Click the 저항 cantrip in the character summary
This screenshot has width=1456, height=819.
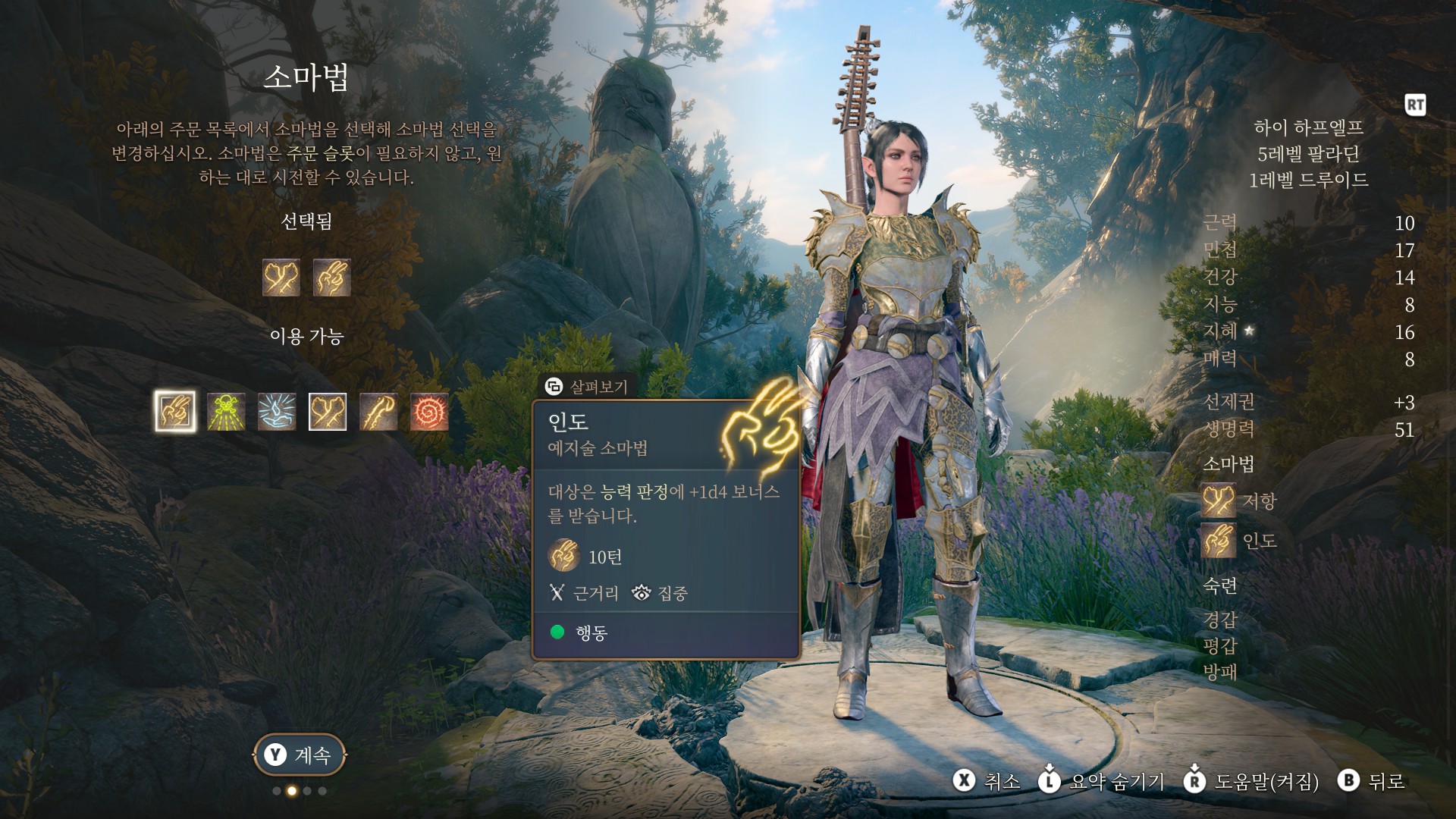pos(1219,501)
